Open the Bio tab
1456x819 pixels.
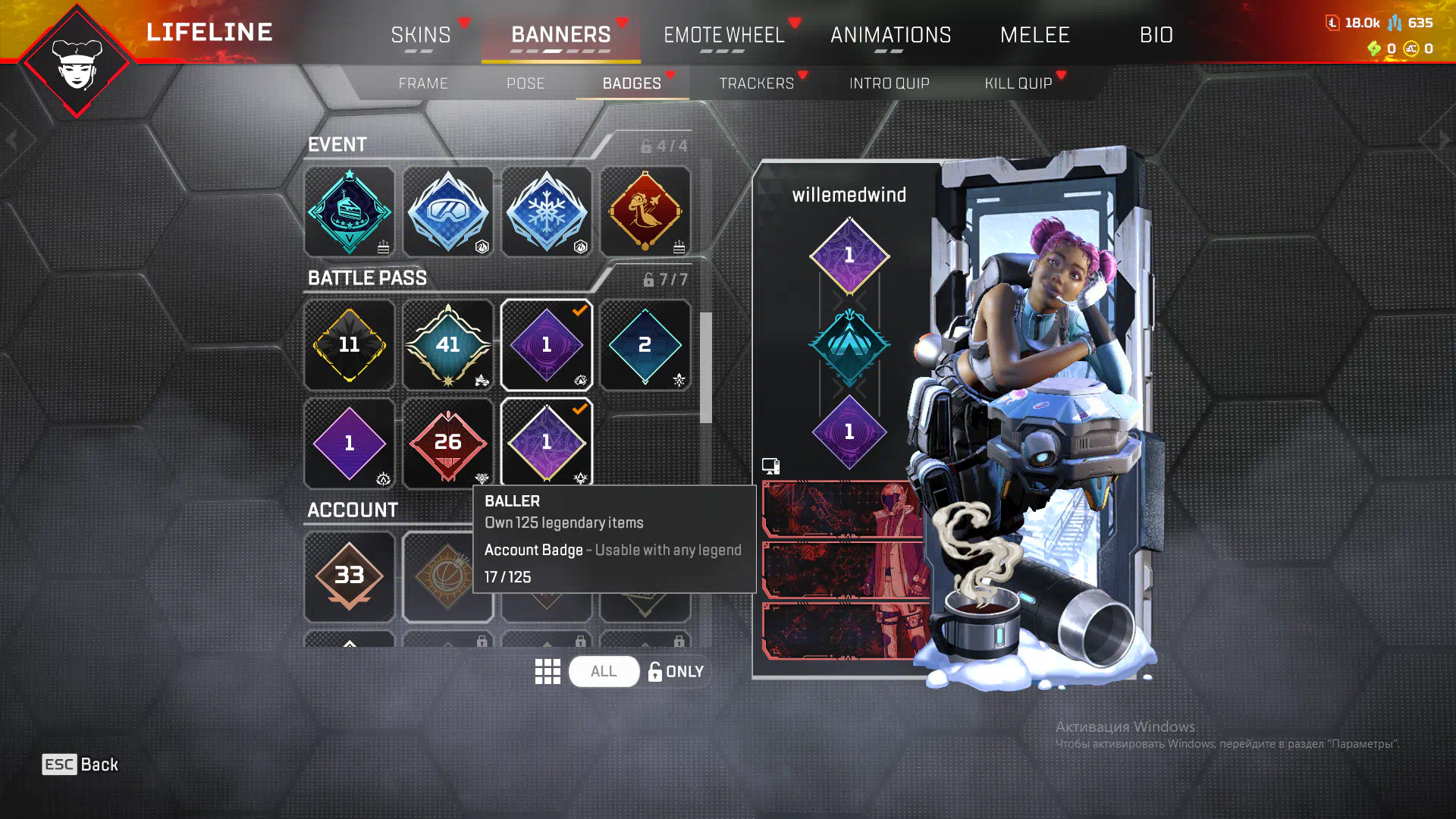coord(1156,35)
